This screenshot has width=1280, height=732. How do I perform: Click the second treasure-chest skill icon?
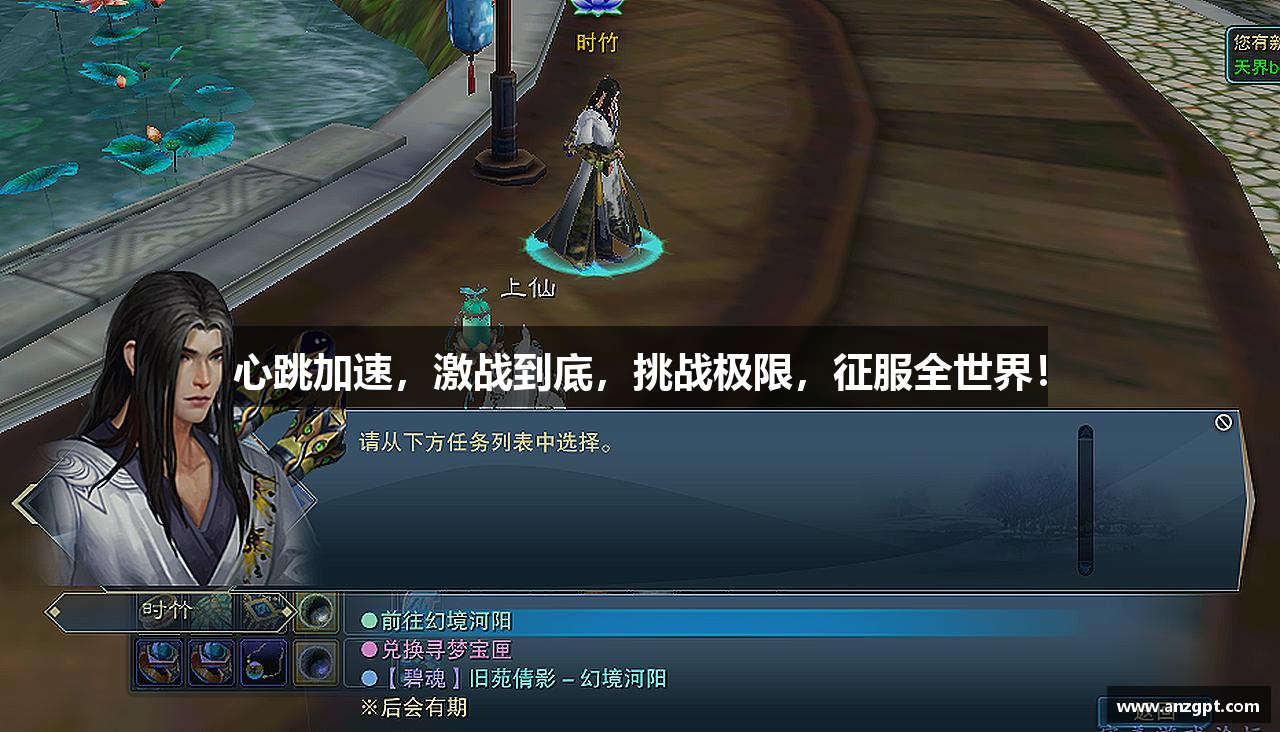pos(212,663)
